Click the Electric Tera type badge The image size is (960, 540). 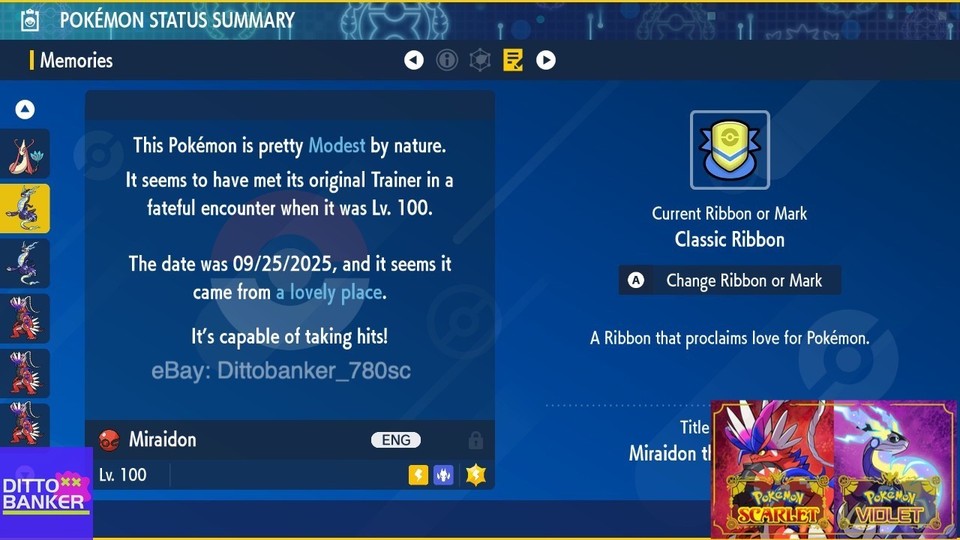click(x=475, y=475)
